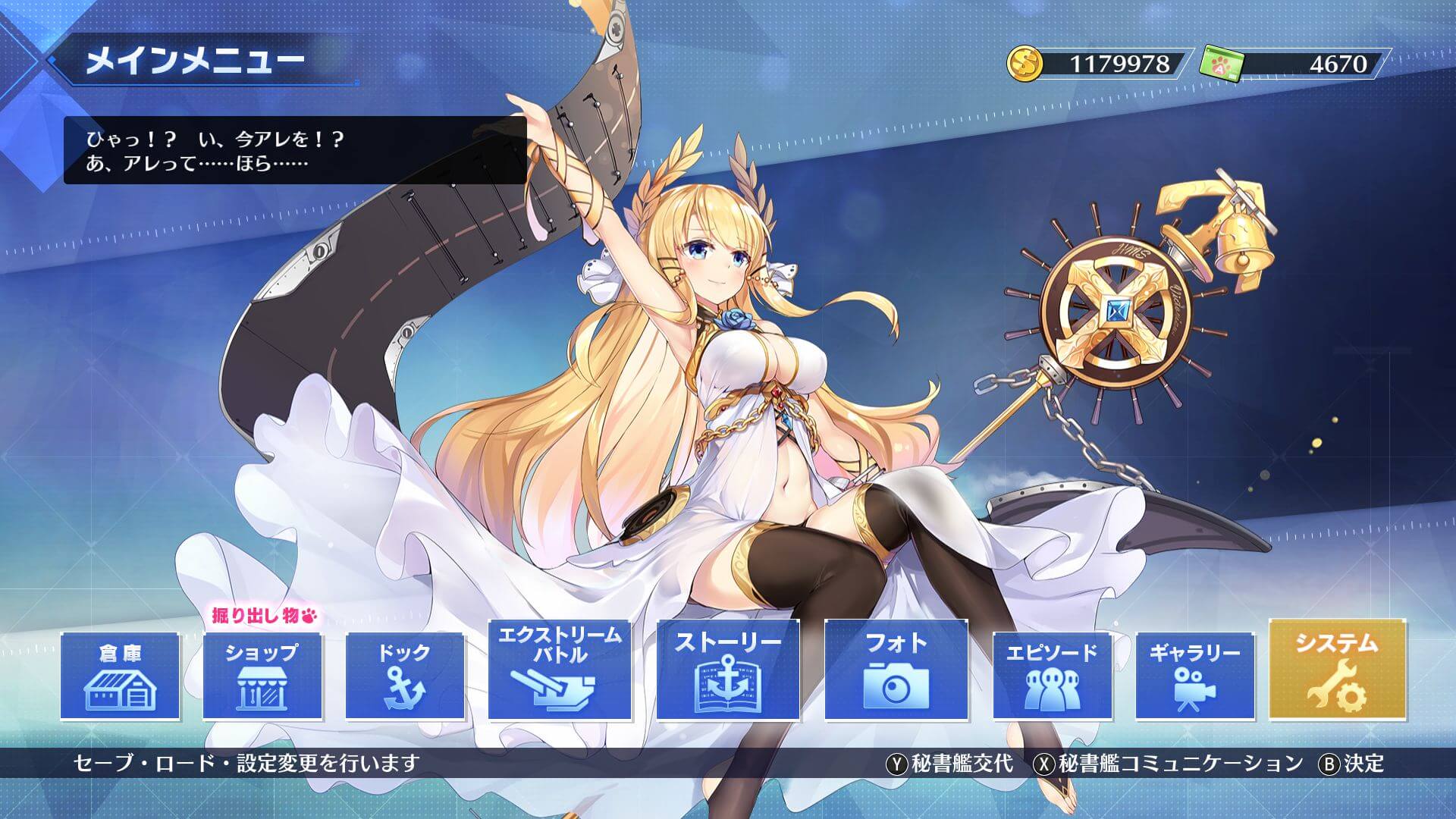Open the システム system settings
Screen dimensions: 1456x819
[1337, 670]
